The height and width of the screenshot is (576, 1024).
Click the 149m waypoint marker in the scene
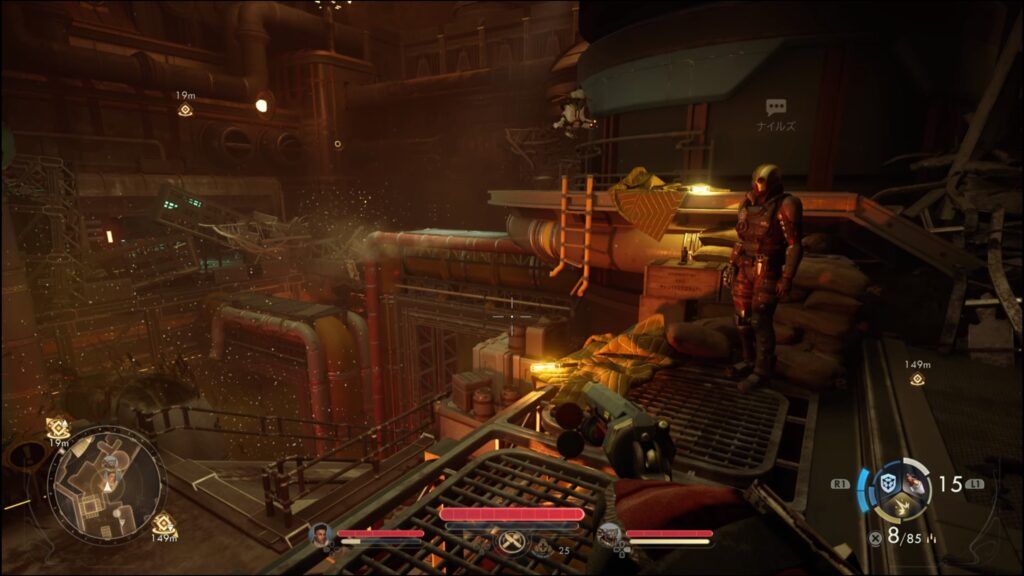pos(917,378)
